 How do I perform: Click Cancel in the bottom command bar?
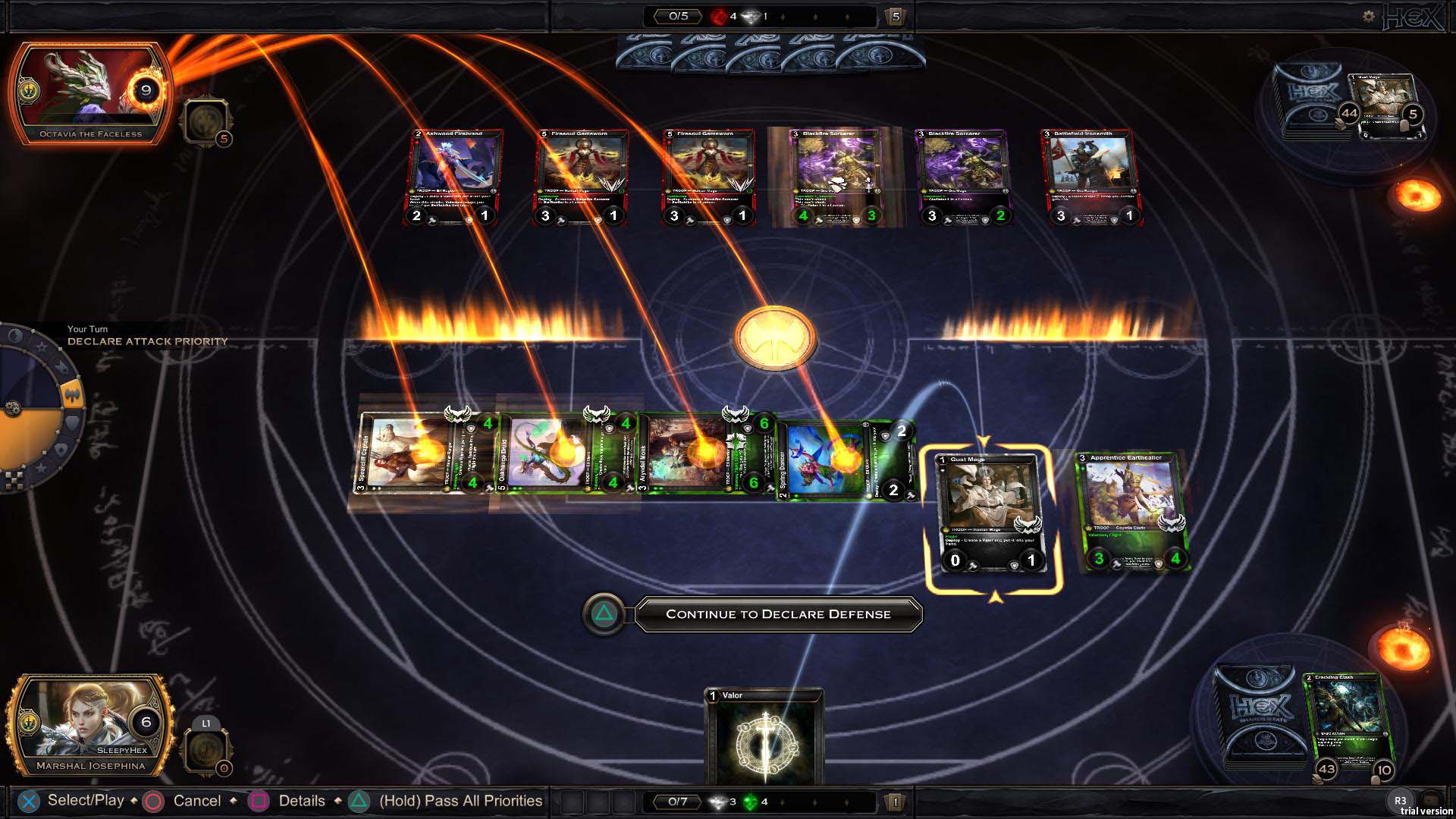point(154,800)
